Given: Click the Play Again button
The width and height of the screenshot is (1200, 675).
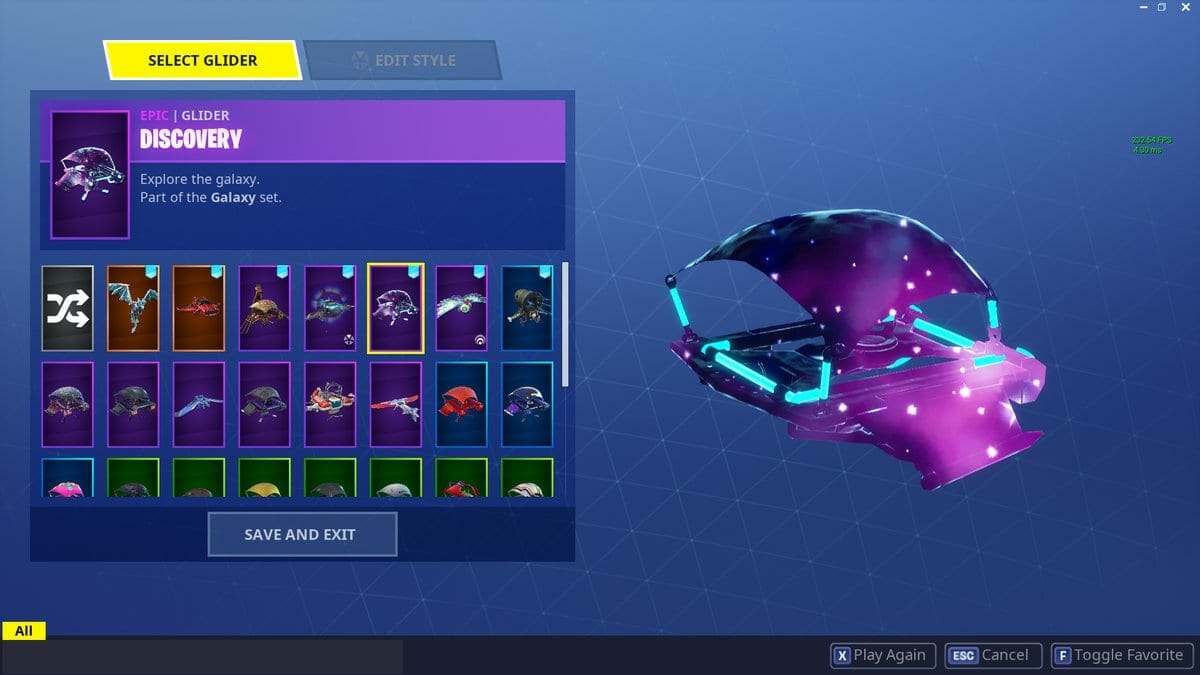Looking at the screenshot, I should (x=881, y=656).
